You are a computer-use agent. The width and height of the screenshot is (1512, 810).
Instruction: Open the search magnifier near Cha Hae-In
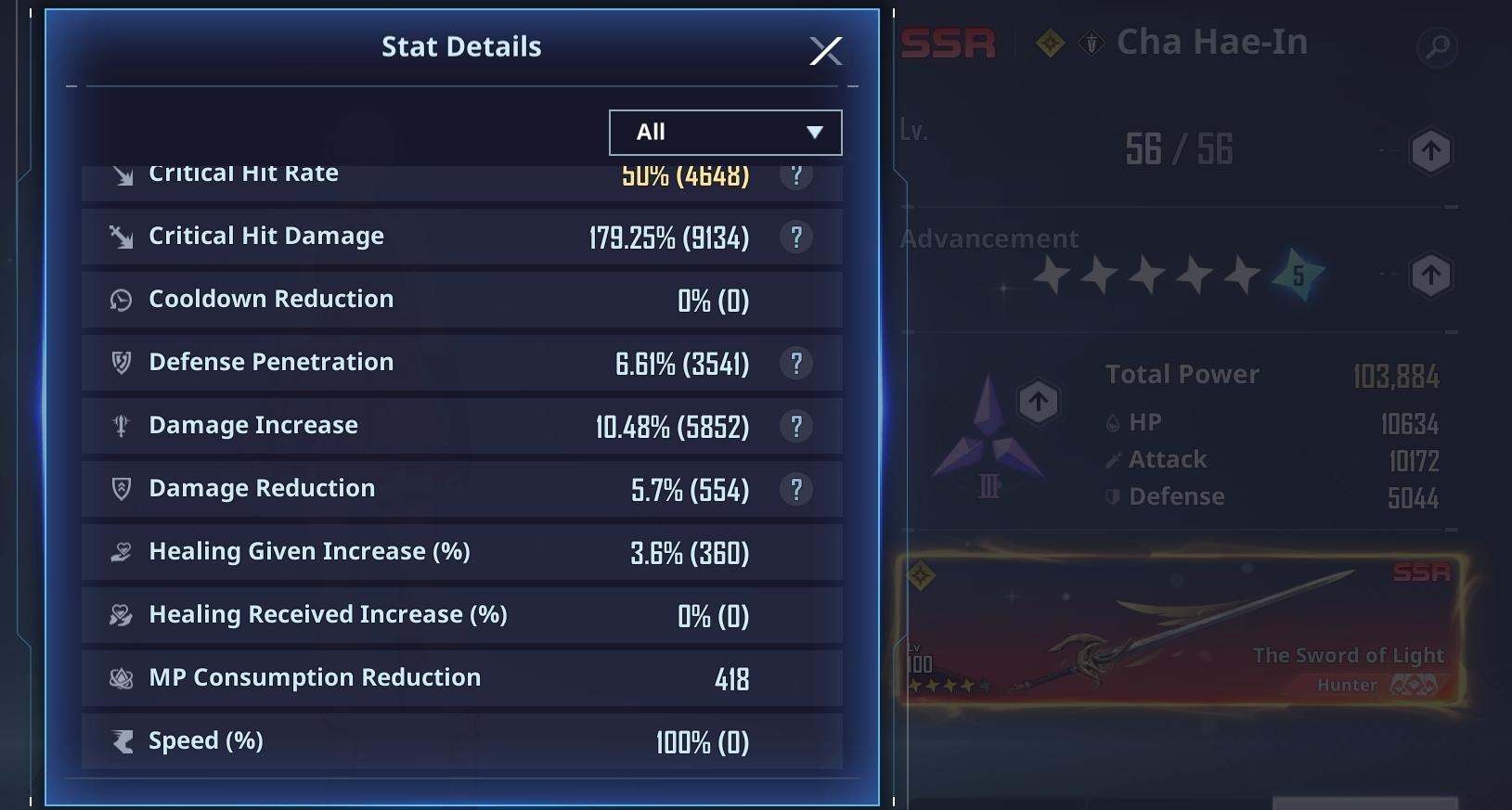(x=1439, y=44)
